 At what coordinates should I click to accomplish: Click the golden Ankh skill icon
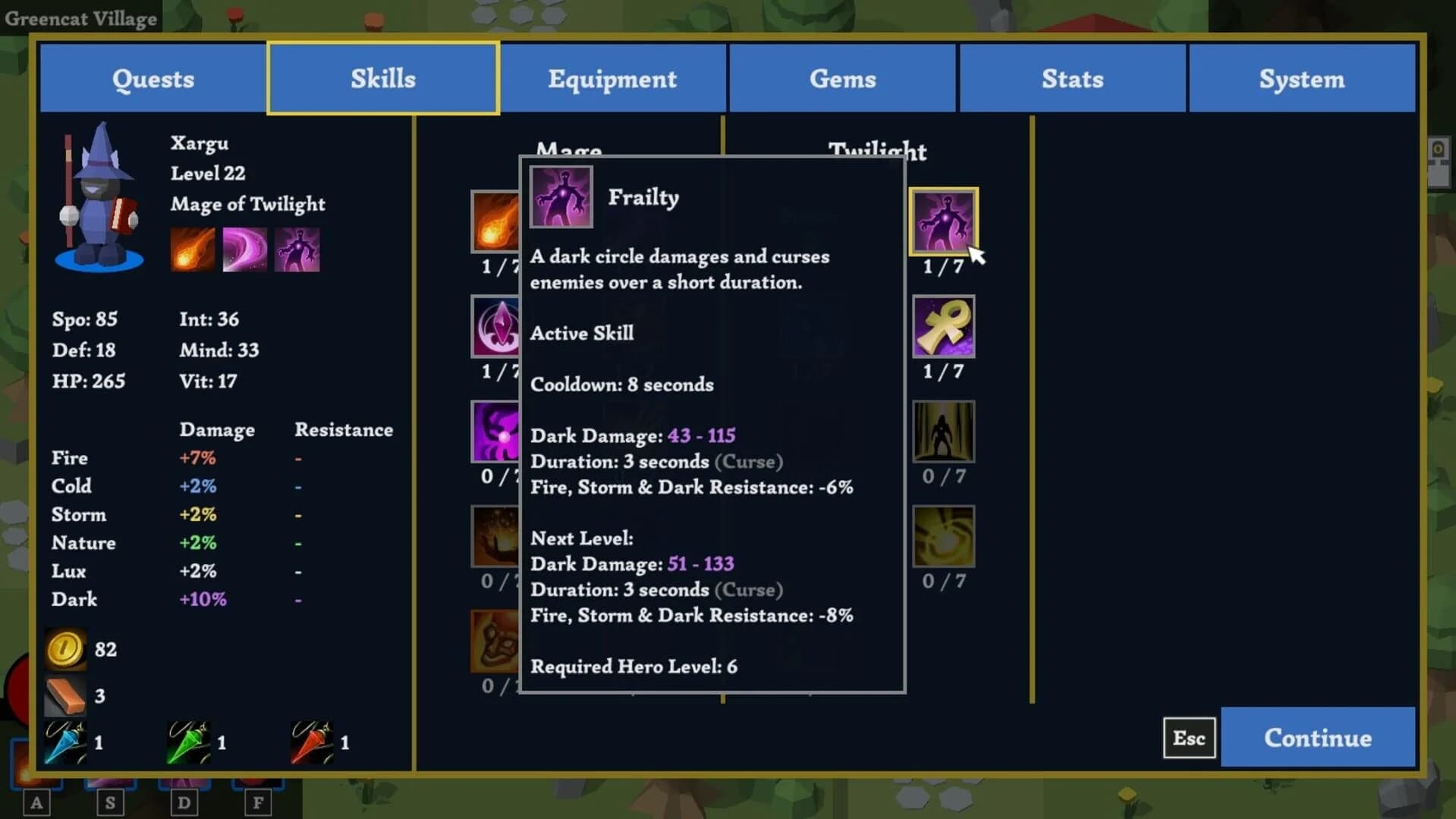tap(945, 328)
